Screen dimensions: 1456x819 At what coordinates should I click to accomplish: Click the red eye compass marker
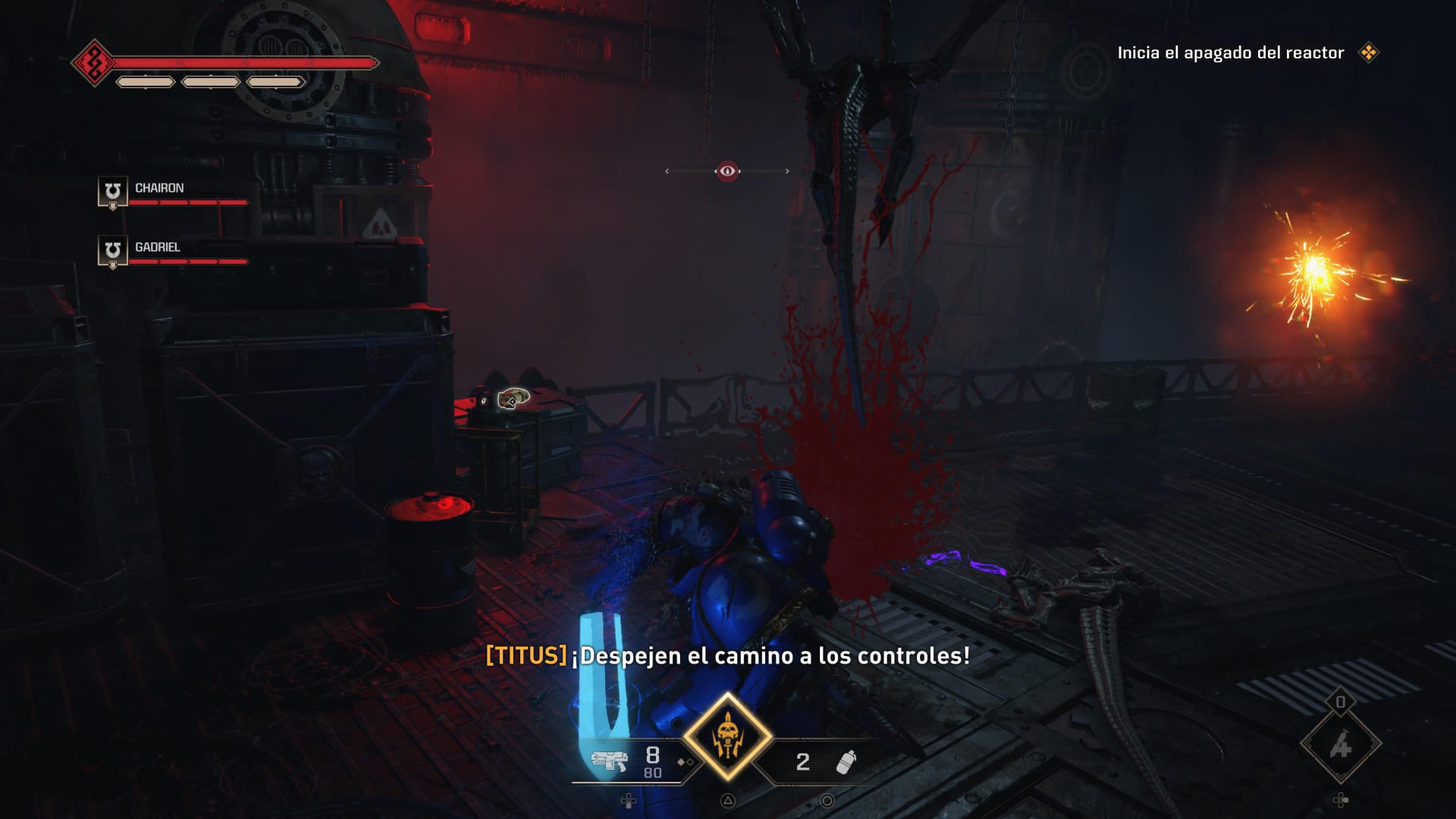pyautogui.click(x=727, y=171)
